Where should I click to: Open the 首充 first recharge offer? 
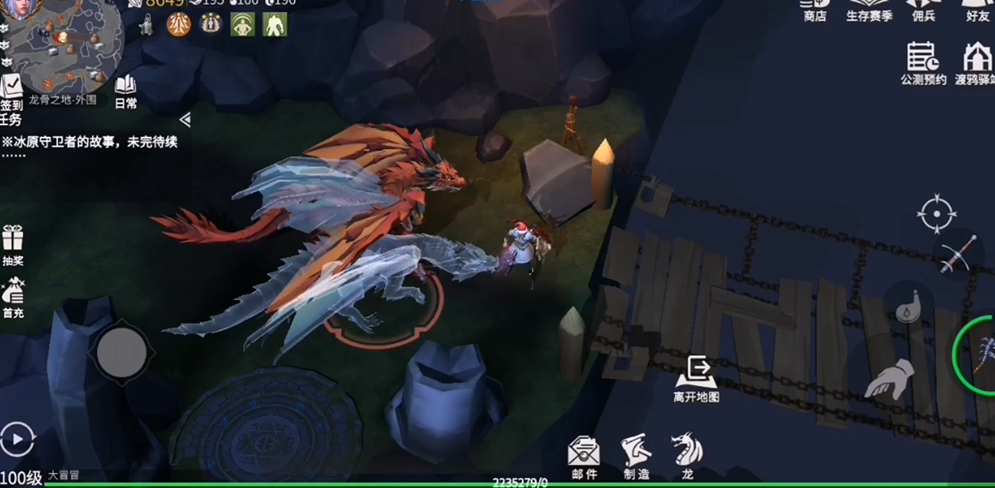12,296
